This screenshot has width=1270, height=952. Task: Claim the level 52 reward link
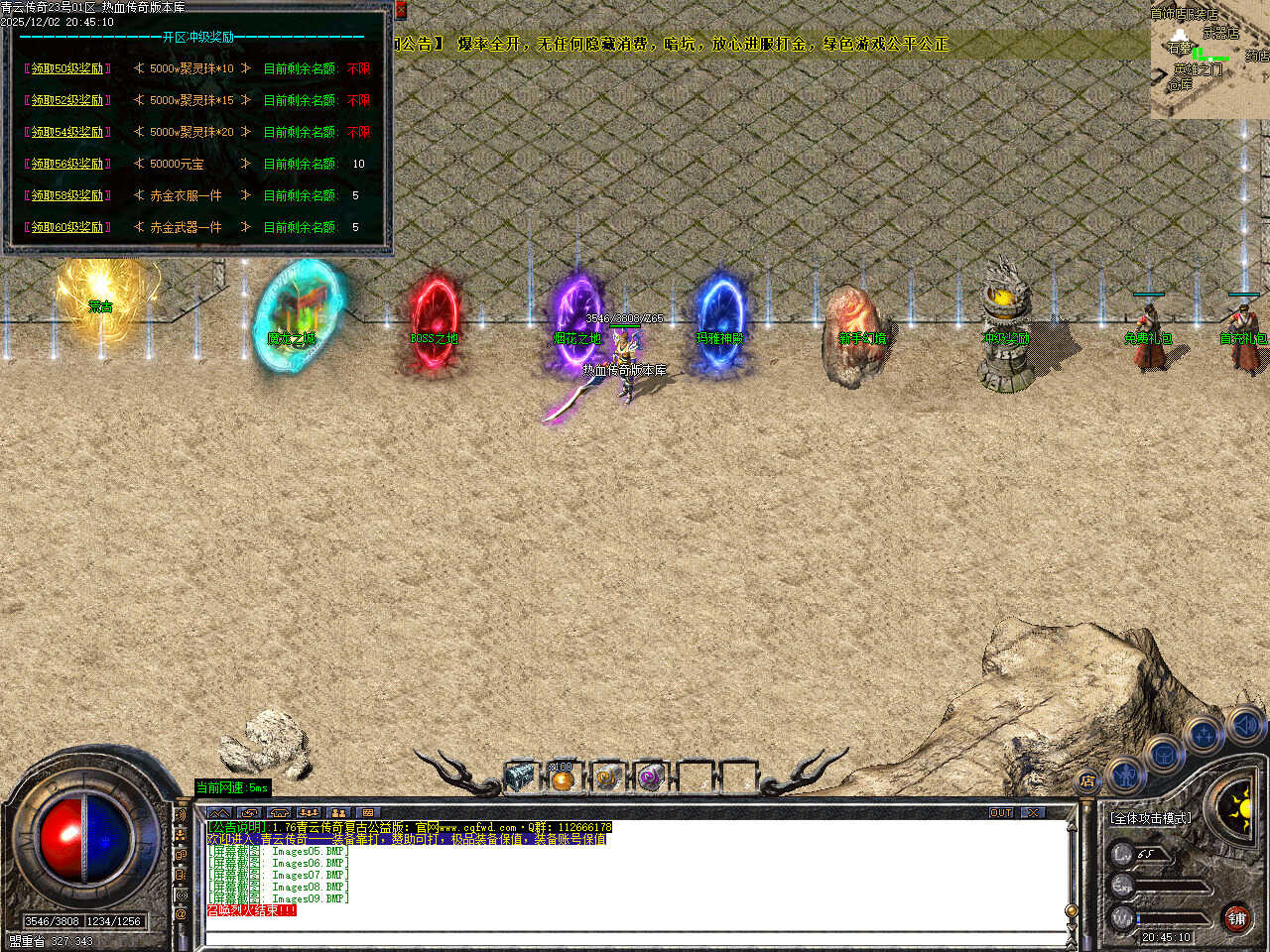[67, 101]
